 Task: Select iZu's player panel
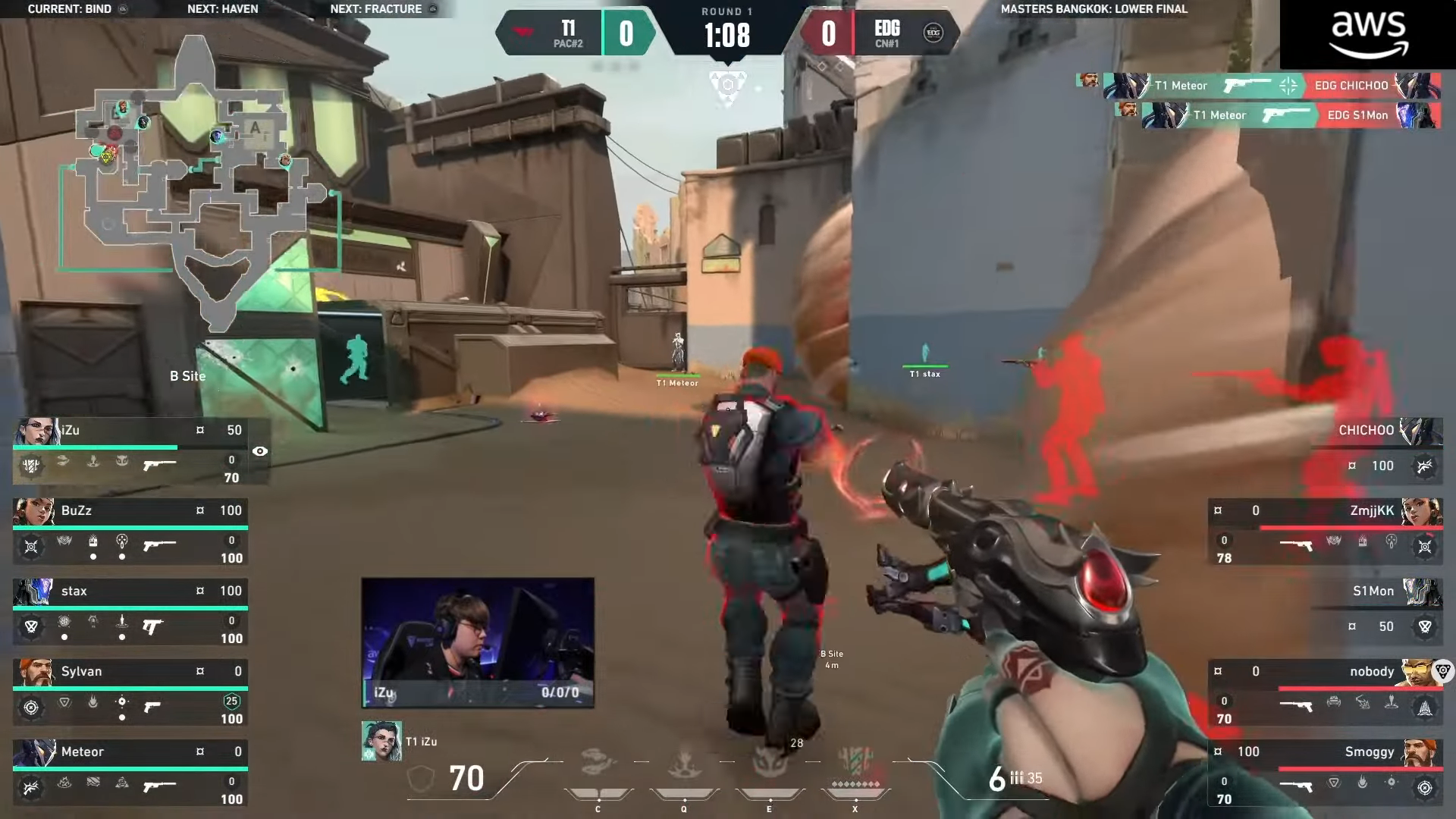(x=130, y=450)
